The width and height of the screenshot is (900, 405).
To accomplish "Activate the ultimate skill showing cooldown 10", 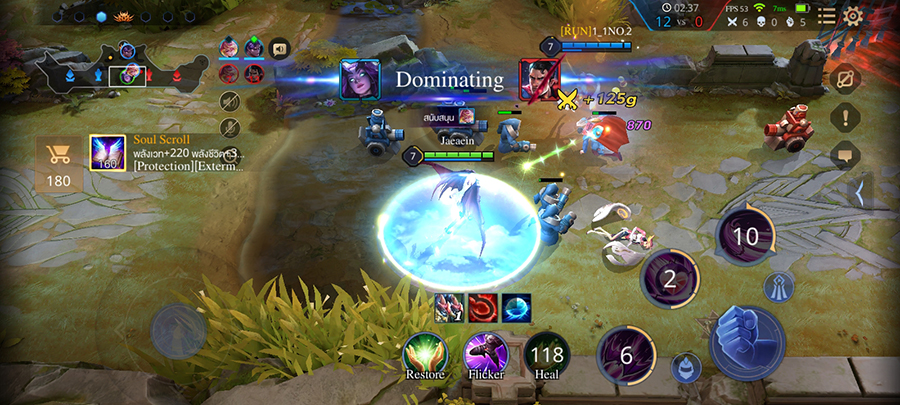I will 746,236.
